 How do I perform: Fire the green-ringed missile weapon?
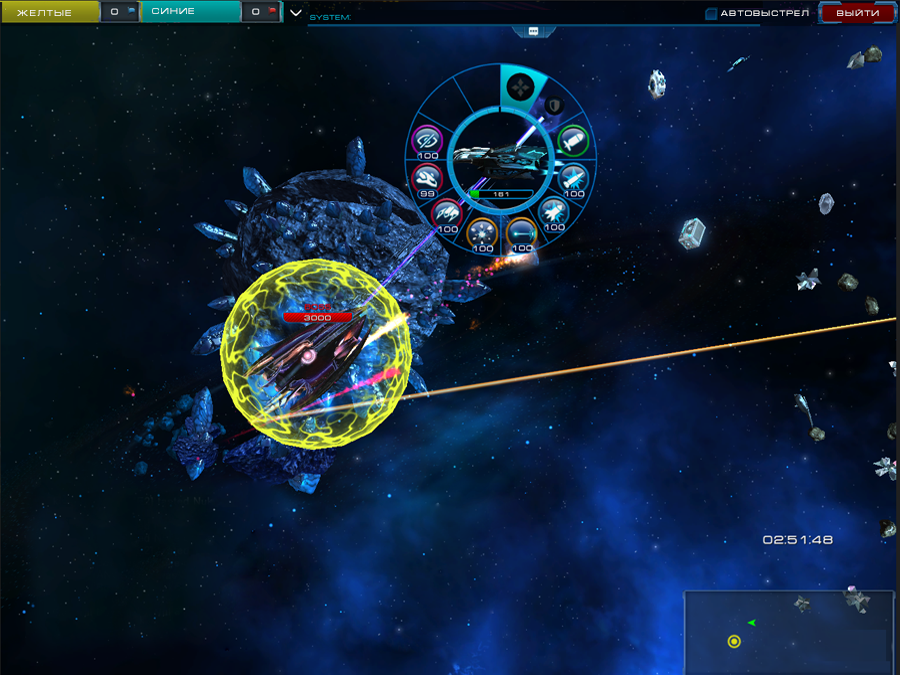click(x=572, y=140)
